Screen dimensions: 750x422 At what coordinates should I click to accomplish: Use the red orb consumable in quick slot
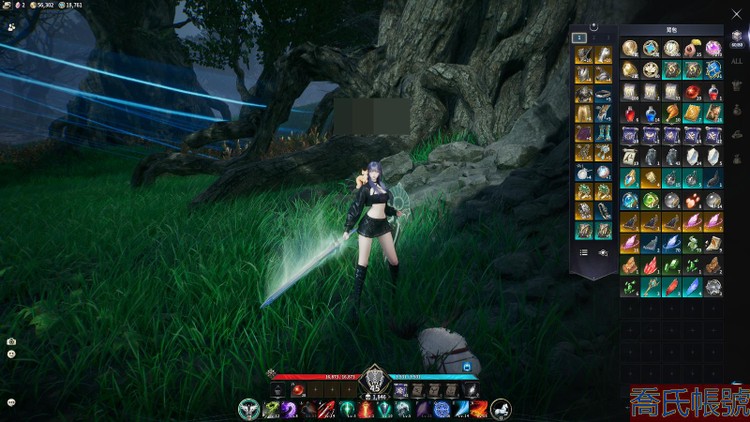tap(297, 390)
